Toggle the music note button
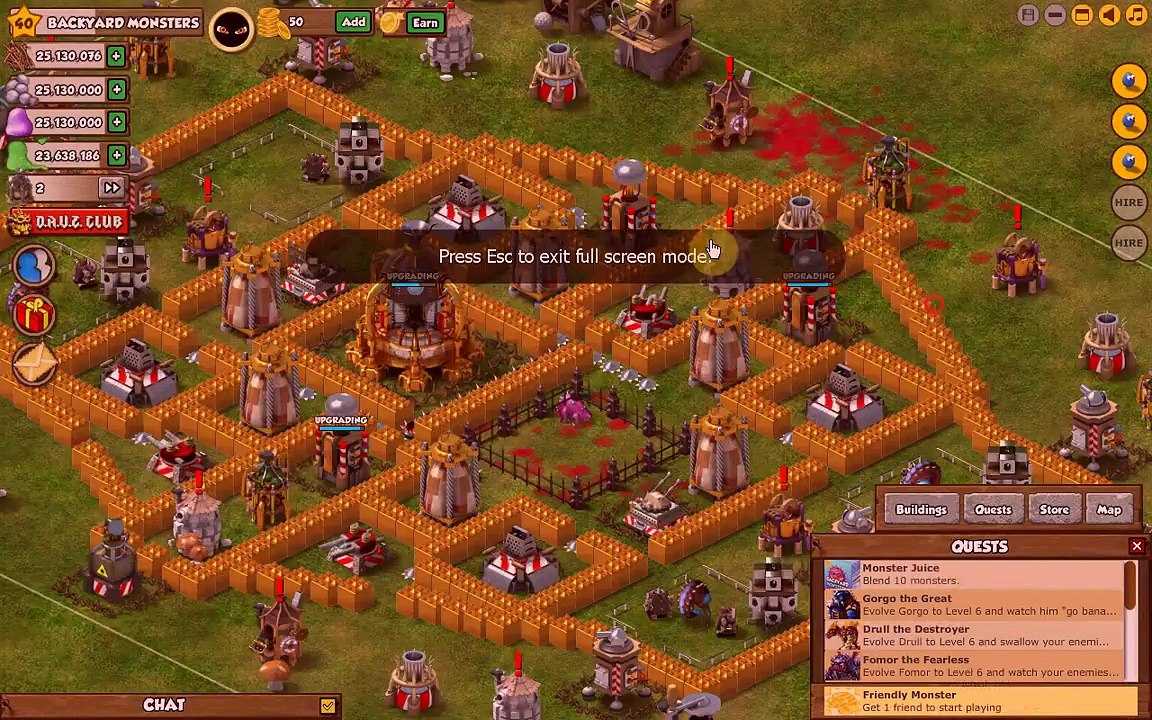This screenshot has width=1152, height=720. (1136, 15)
